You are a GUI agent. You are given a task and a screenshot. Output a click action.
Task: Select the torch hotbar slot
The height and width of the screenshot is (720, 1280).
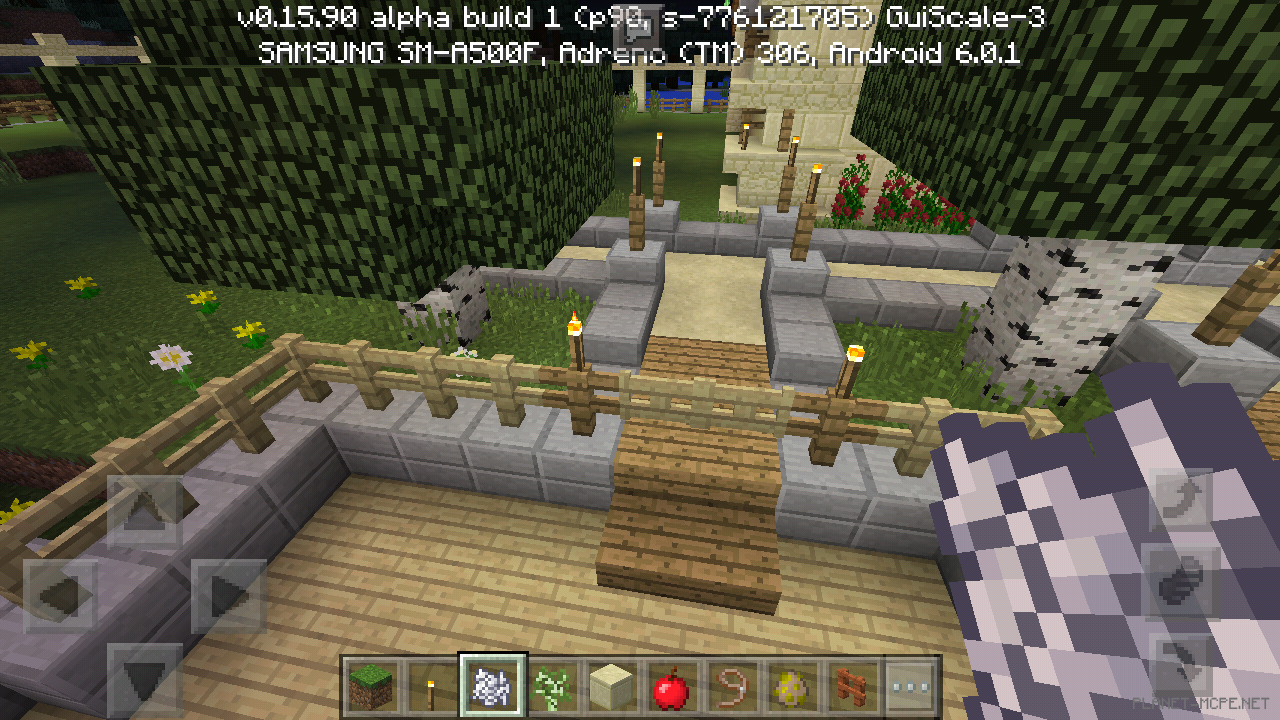tap(431, 686)
